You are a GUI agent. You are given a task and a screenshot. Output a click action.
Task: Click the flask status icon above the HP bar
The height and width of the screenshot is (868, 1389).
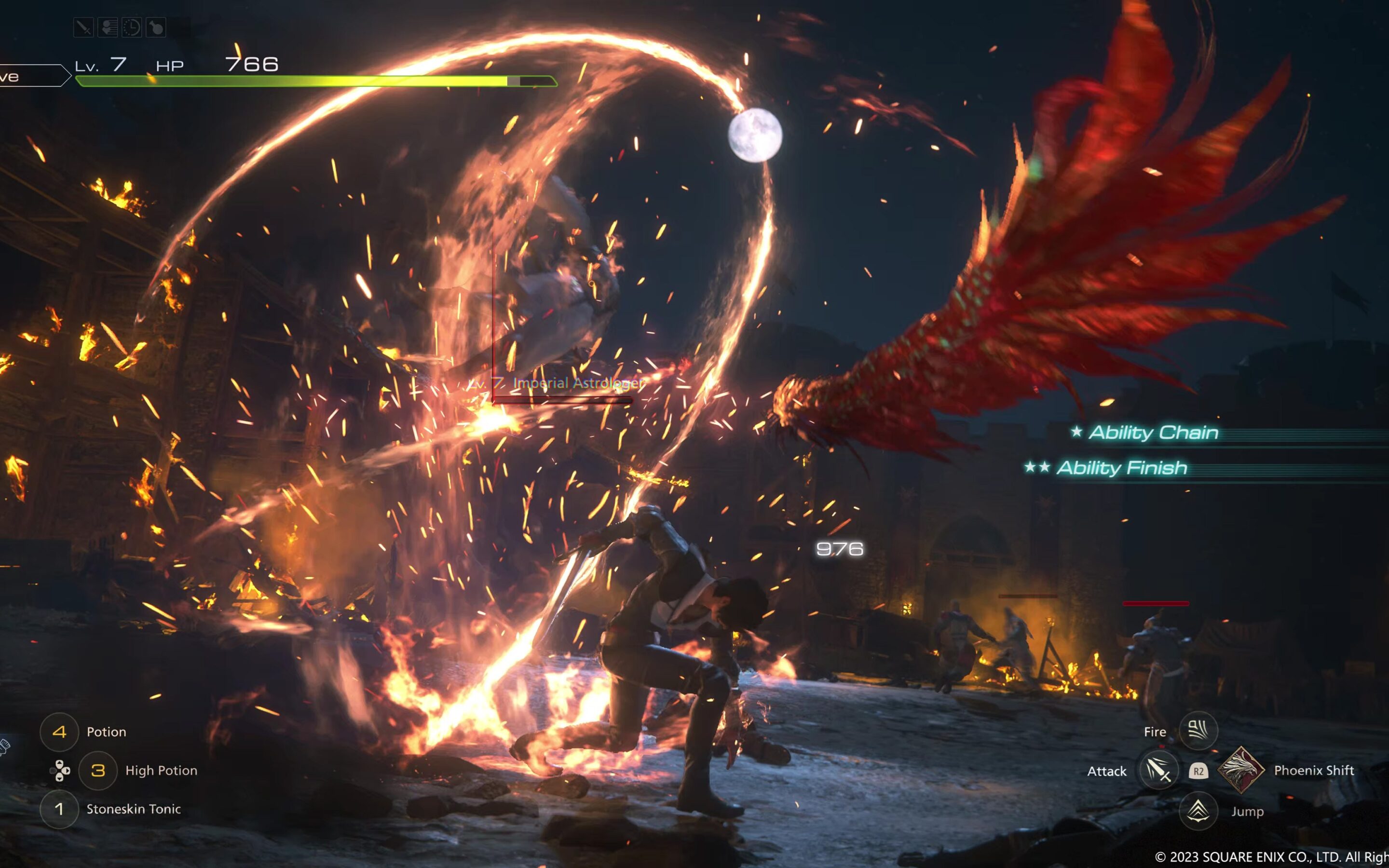156,27
